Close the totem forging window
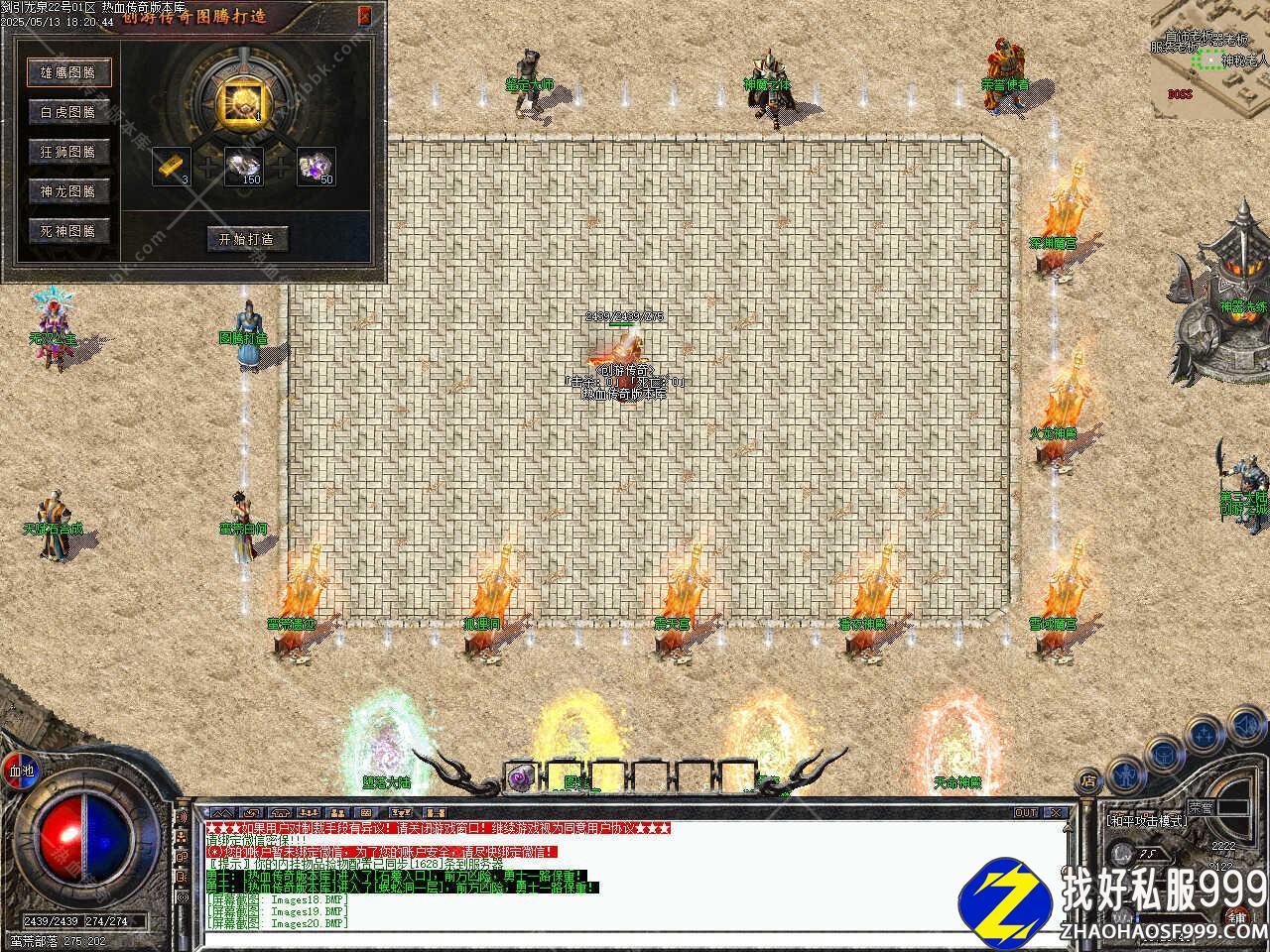Image resolution: width=1270 pixels, height=952 pixels. (365, 15)
